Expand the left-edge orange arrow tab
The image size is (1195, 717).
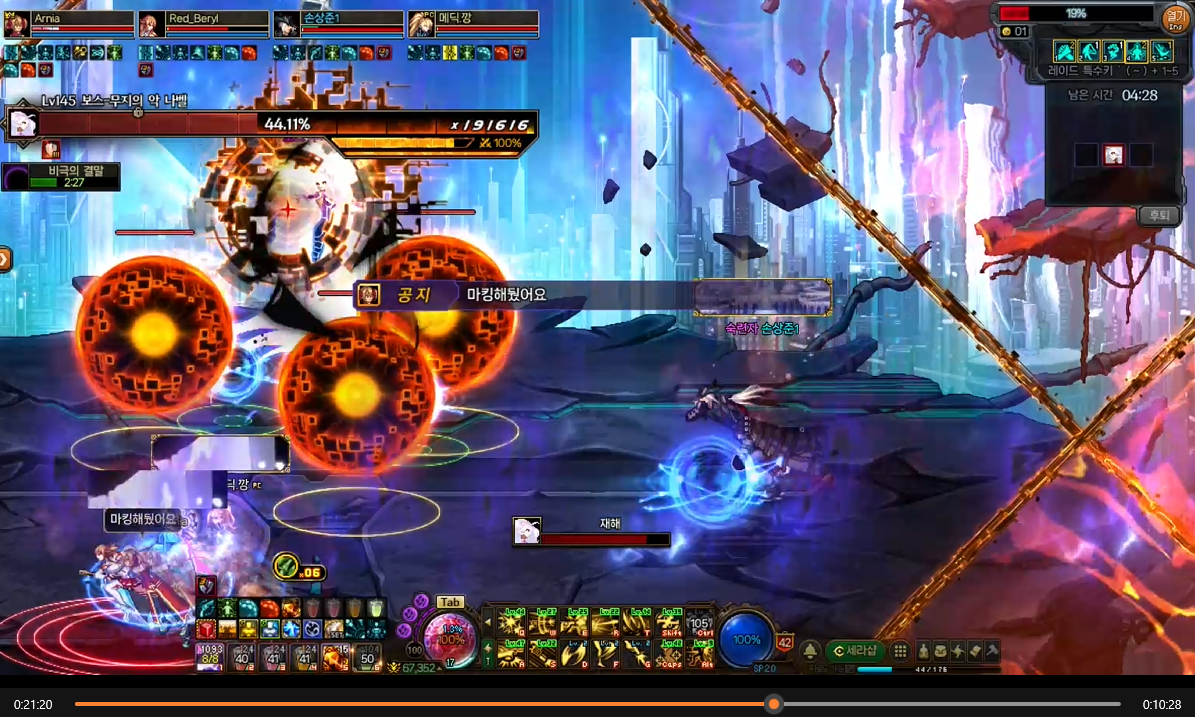point(5,260)
